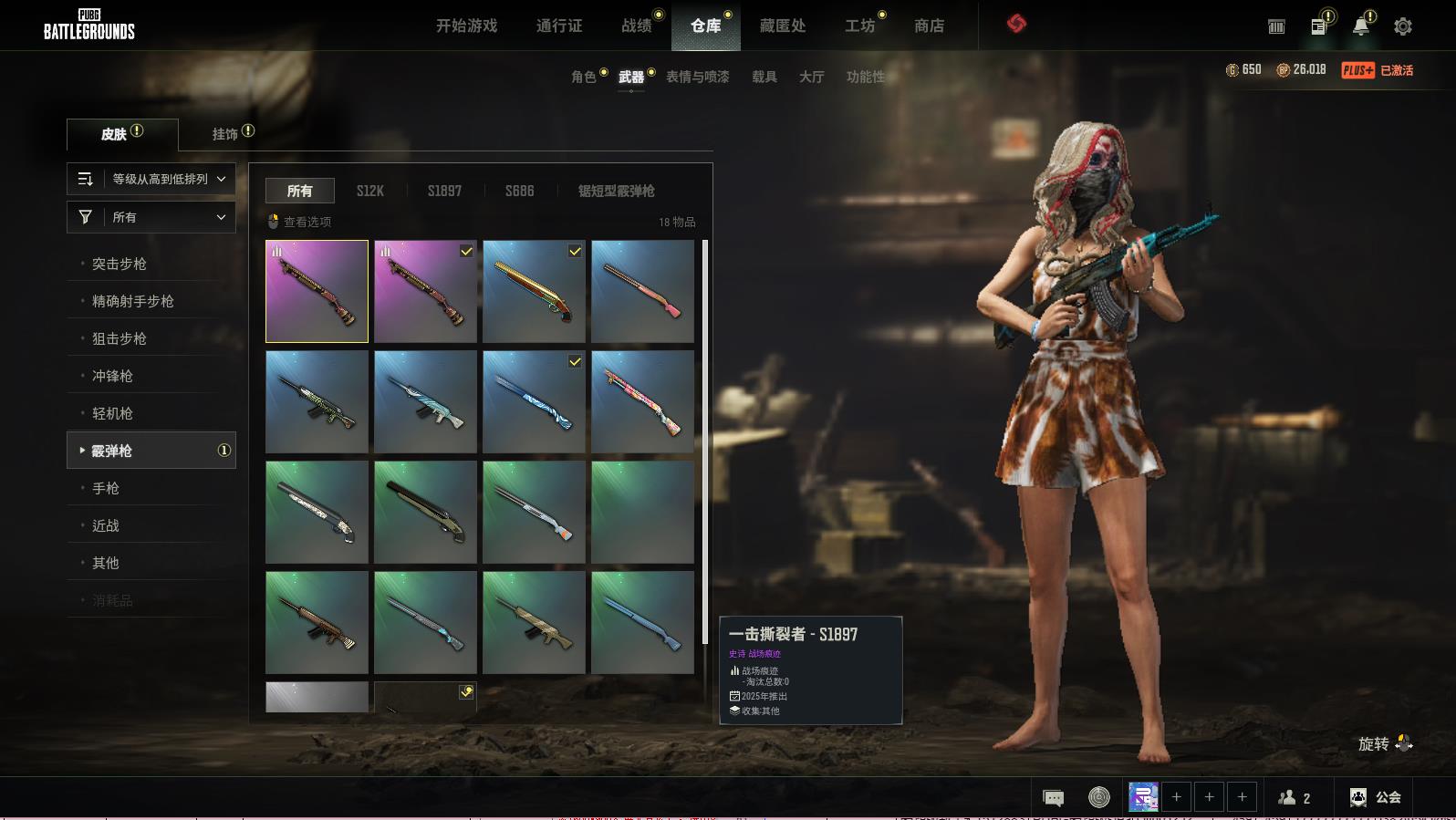1456x820 pixels.
Task: Click the notification bell icon
Action: (x=1360, y=26)
